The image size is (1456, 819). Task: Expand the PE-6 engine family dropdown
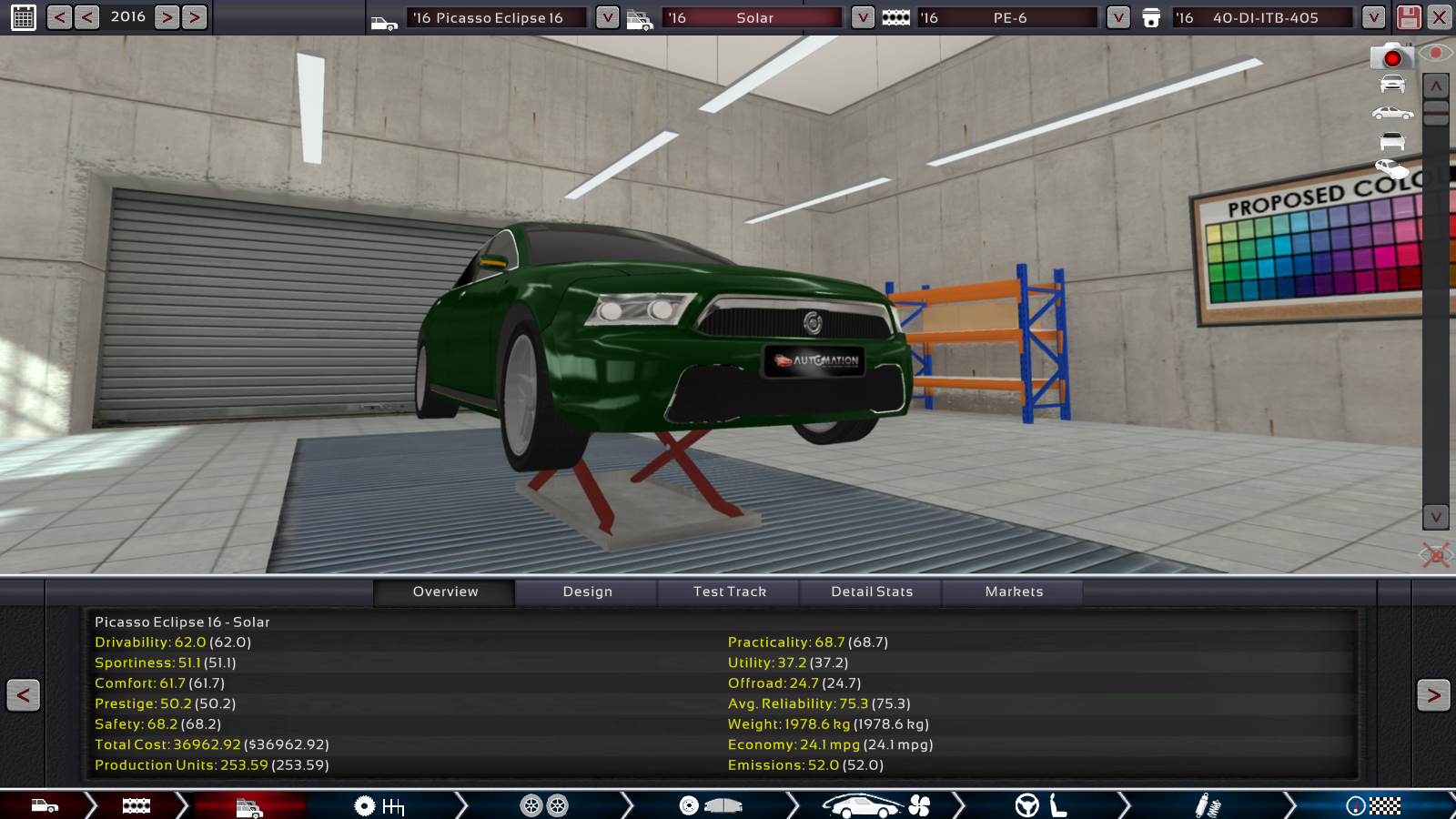(1117, 17)
